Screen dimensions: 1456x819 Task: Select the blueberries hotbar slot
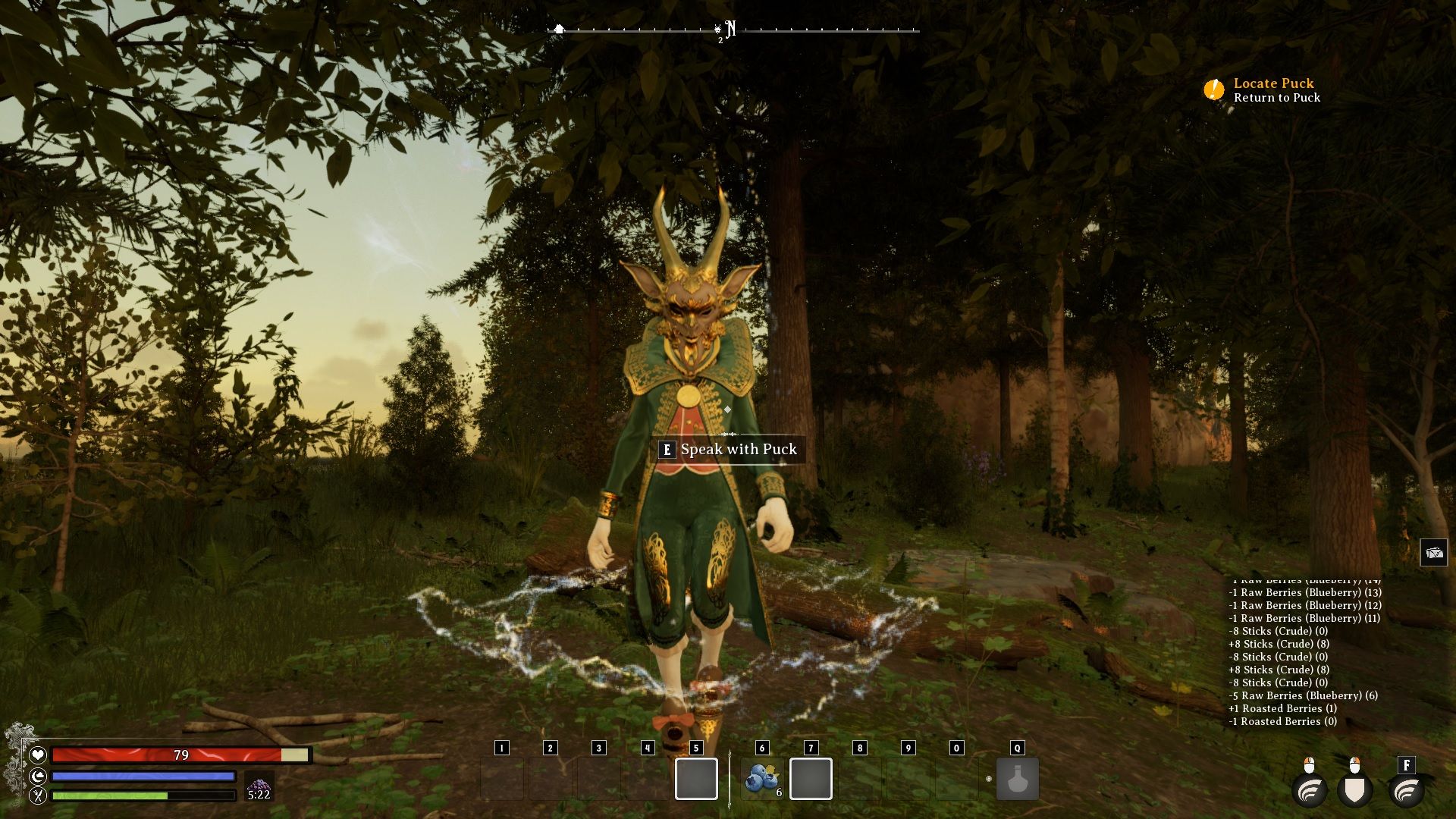[762, 779]
